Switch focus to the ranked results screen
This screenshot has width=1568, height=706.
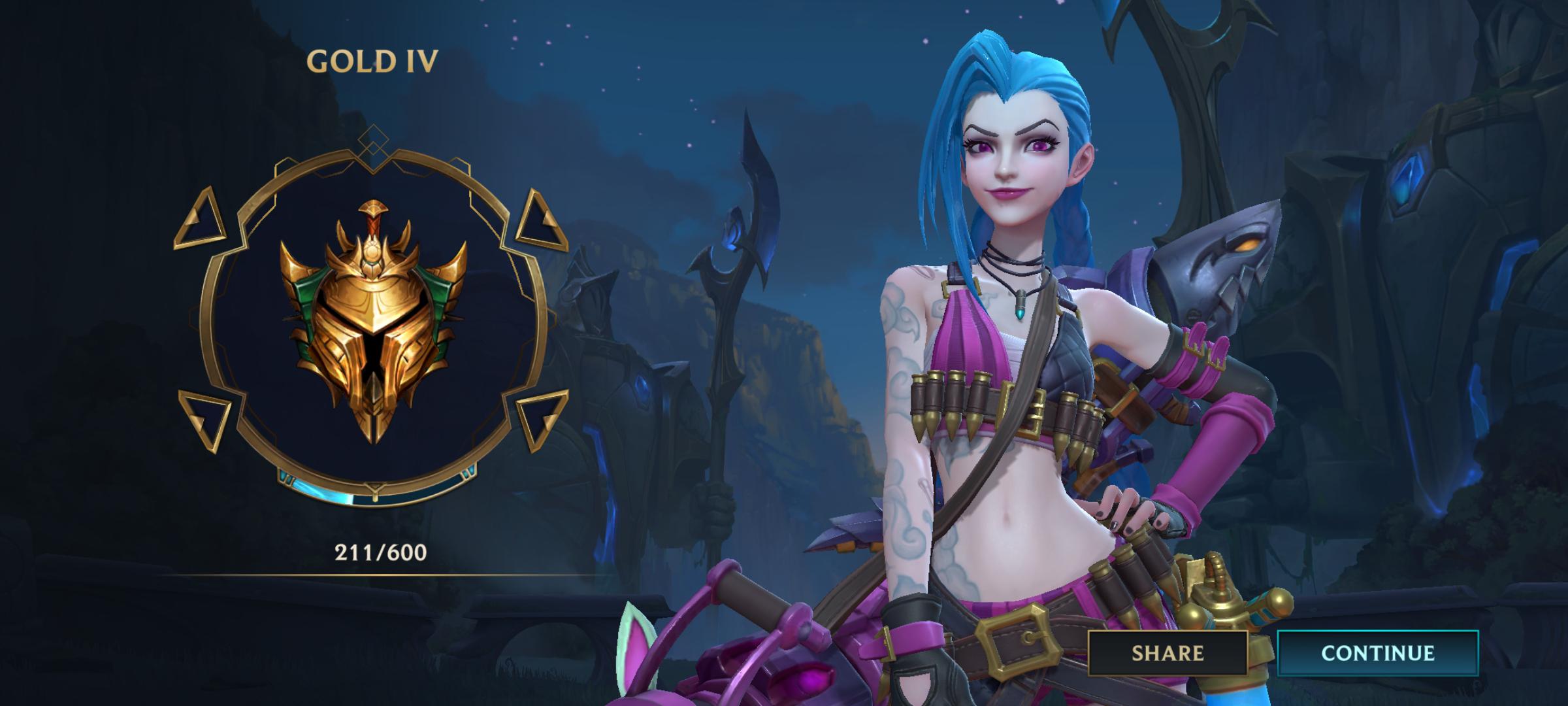pos(784,353)
